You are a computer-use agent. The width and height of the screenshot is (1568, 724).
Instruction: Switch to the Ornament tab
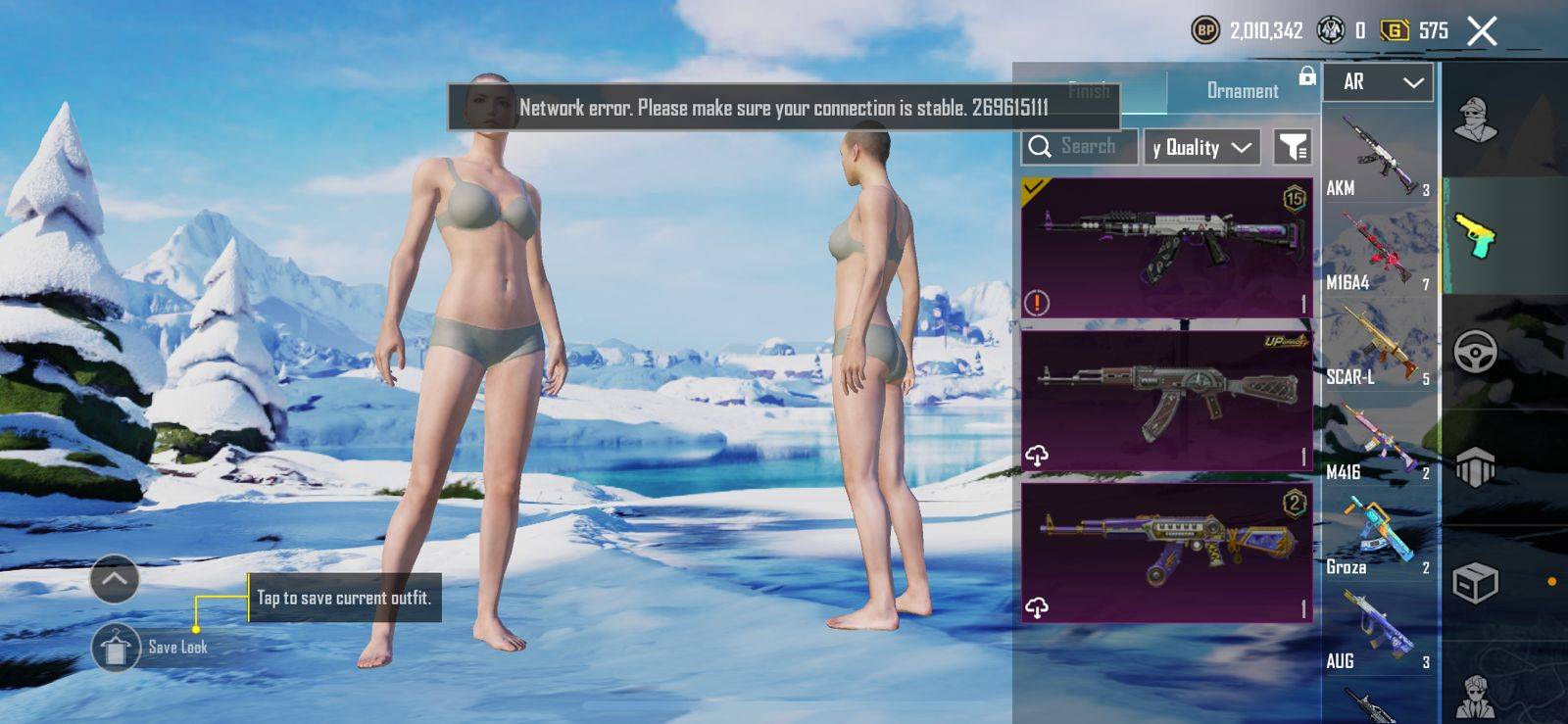tap(1242, 91)
